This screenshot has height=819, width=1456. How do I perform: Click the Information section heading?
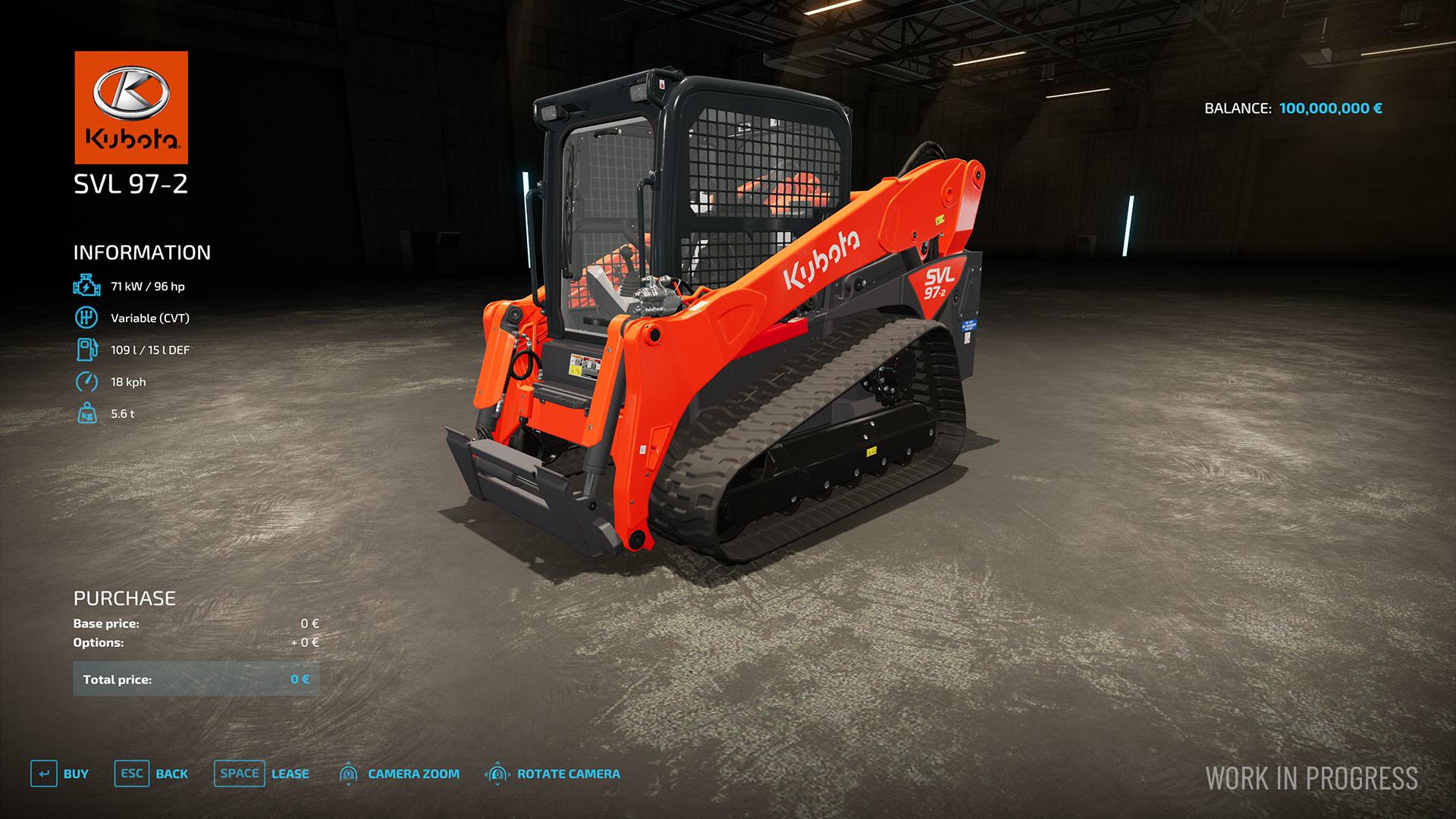coord(141,251)
